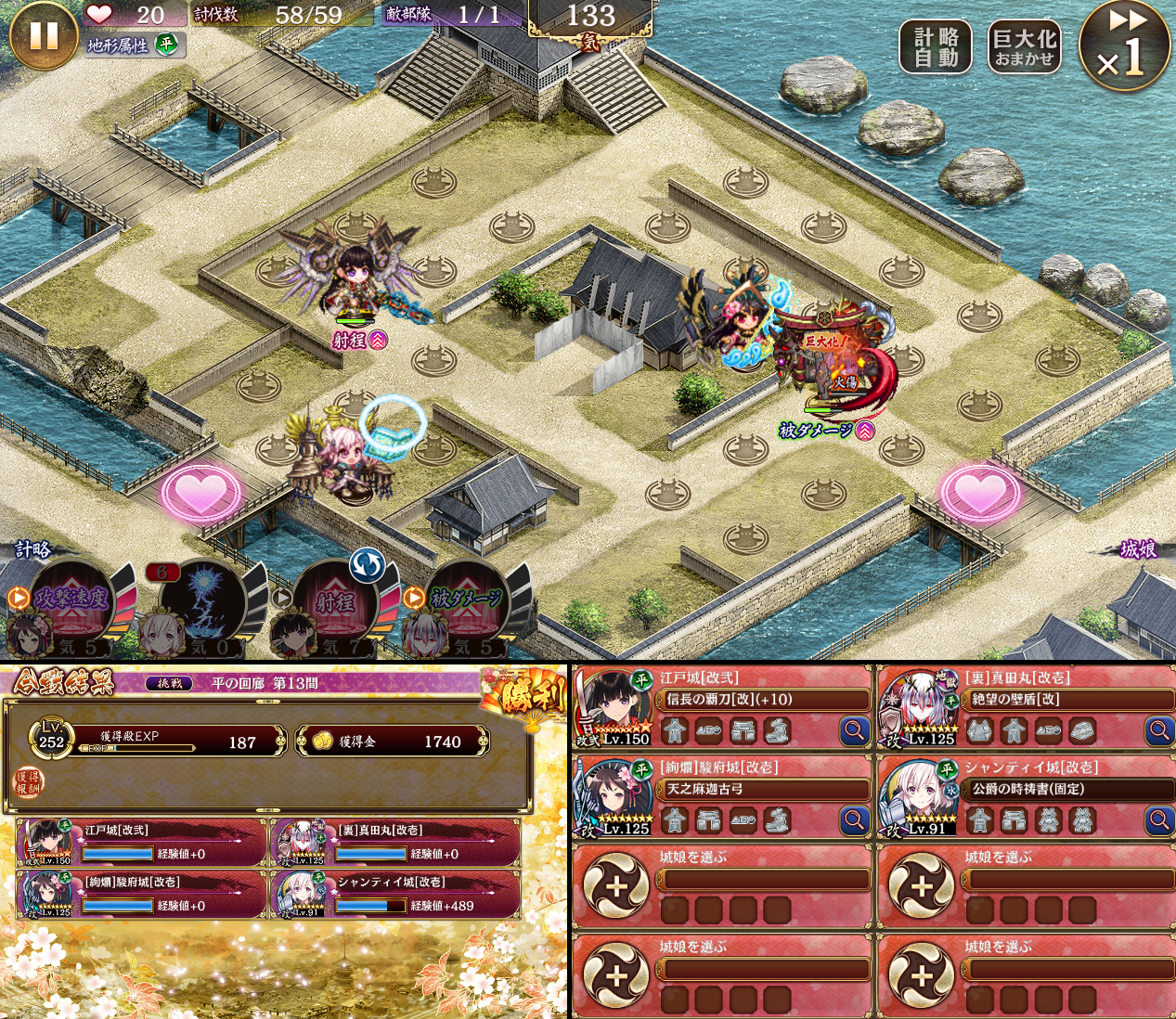Inspect 江戸城[改弐] with its magnifier button
Viewport: 1176px width, 1019px height.
[x=854, y=731]
